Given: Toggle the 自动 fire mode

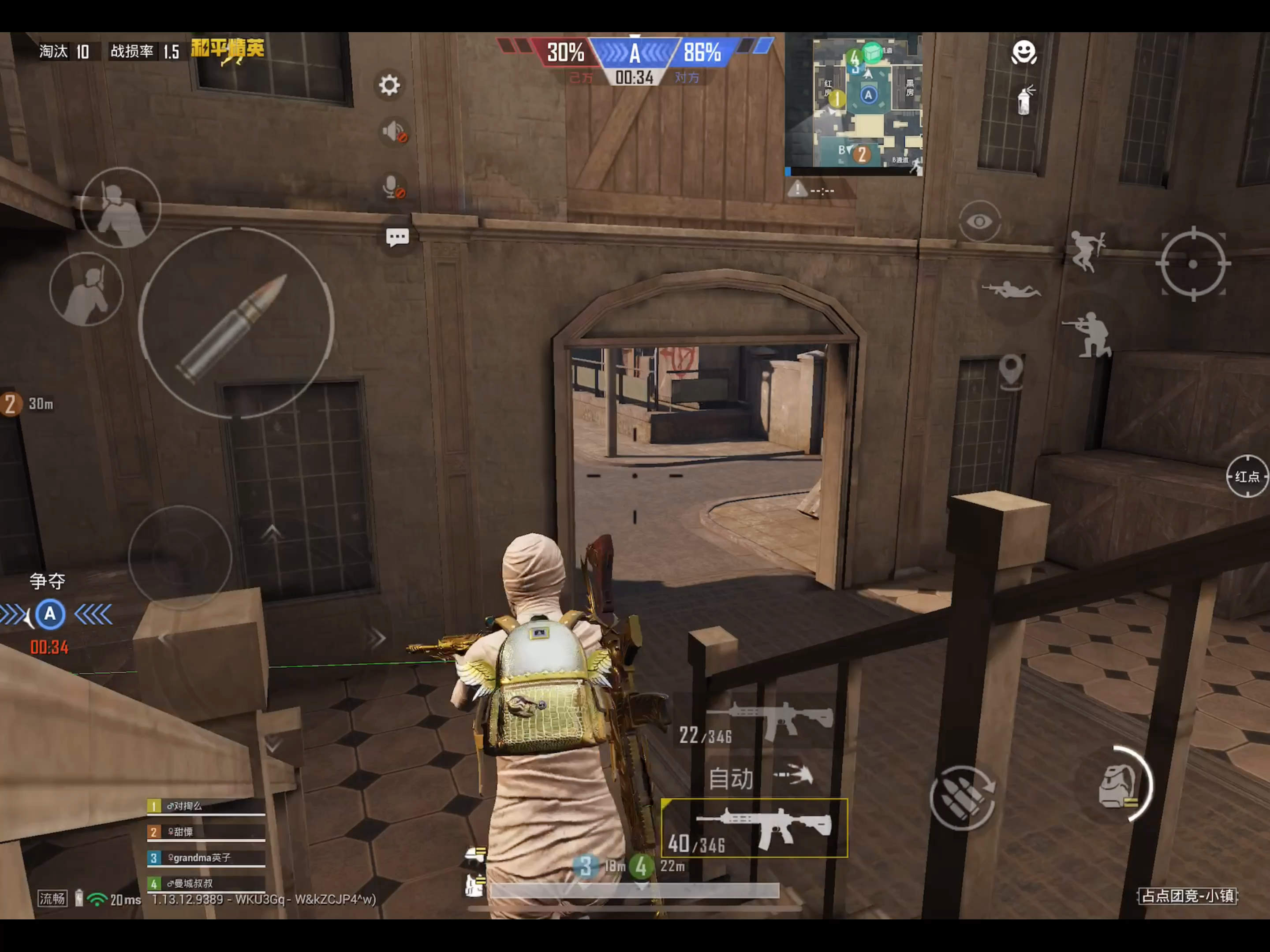Looking at the screenshot, I should (x=759, y=778).
